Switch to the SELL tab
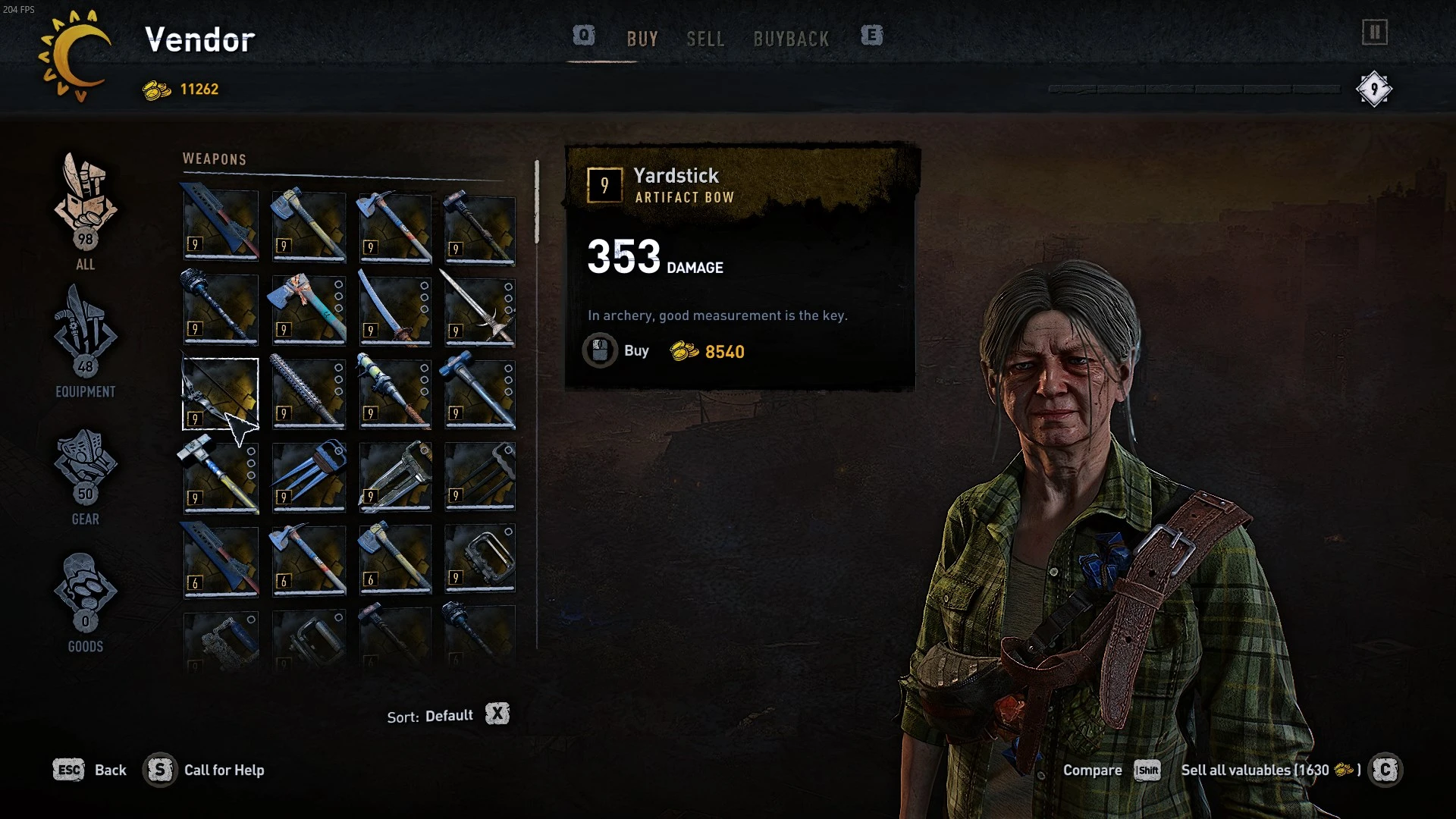The height and width of the screenshot is (819, 1456). (705, 39)
